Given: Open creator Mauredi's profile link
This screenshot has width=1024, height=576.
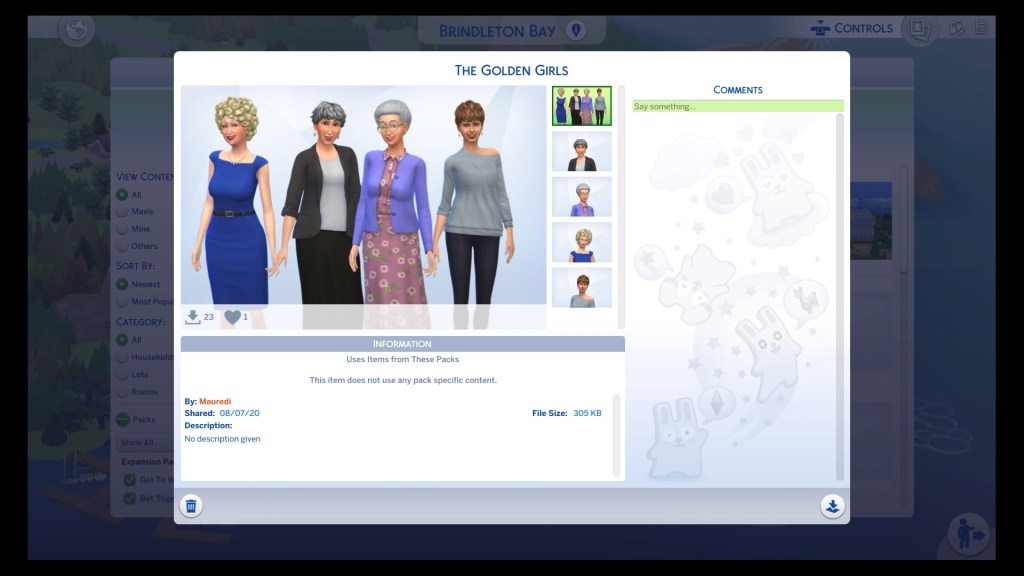Looking at the screenshot, I should [x=216, y=401].
